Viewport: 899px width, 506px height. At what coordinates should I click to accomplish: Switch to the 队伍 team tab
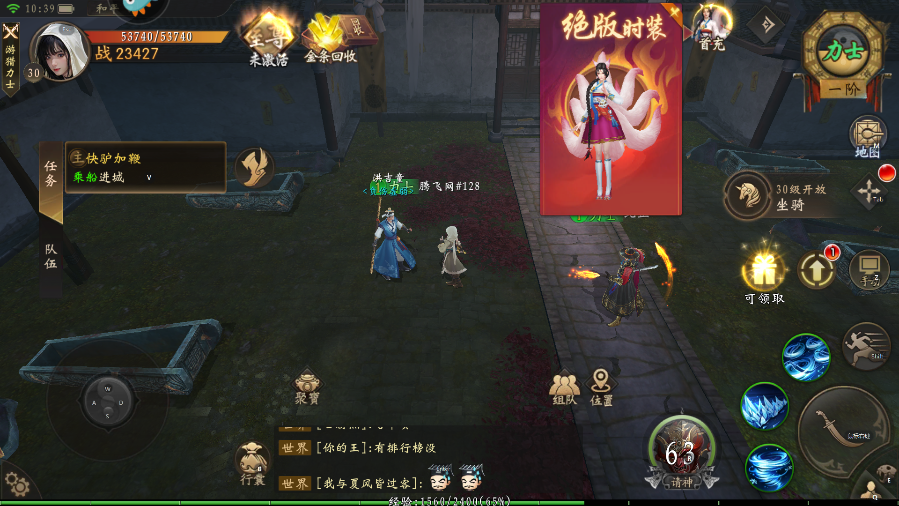point(51,256)
